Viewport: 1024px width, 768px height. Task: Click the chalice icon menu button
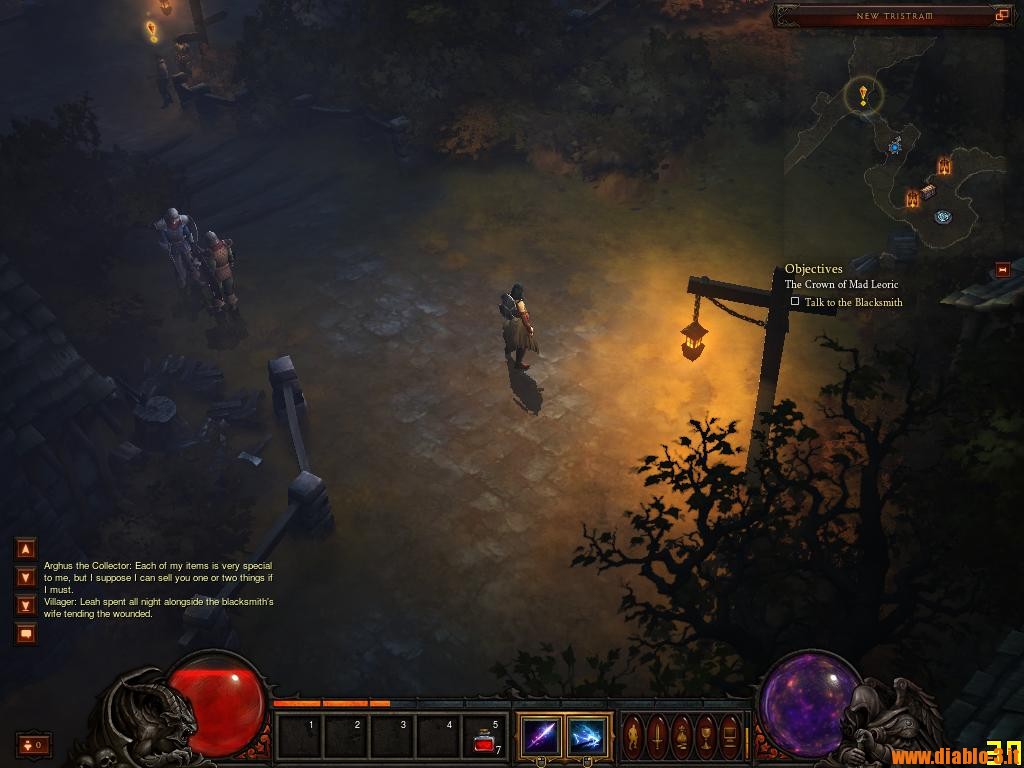pyautogui.click(x=706, y=737)
